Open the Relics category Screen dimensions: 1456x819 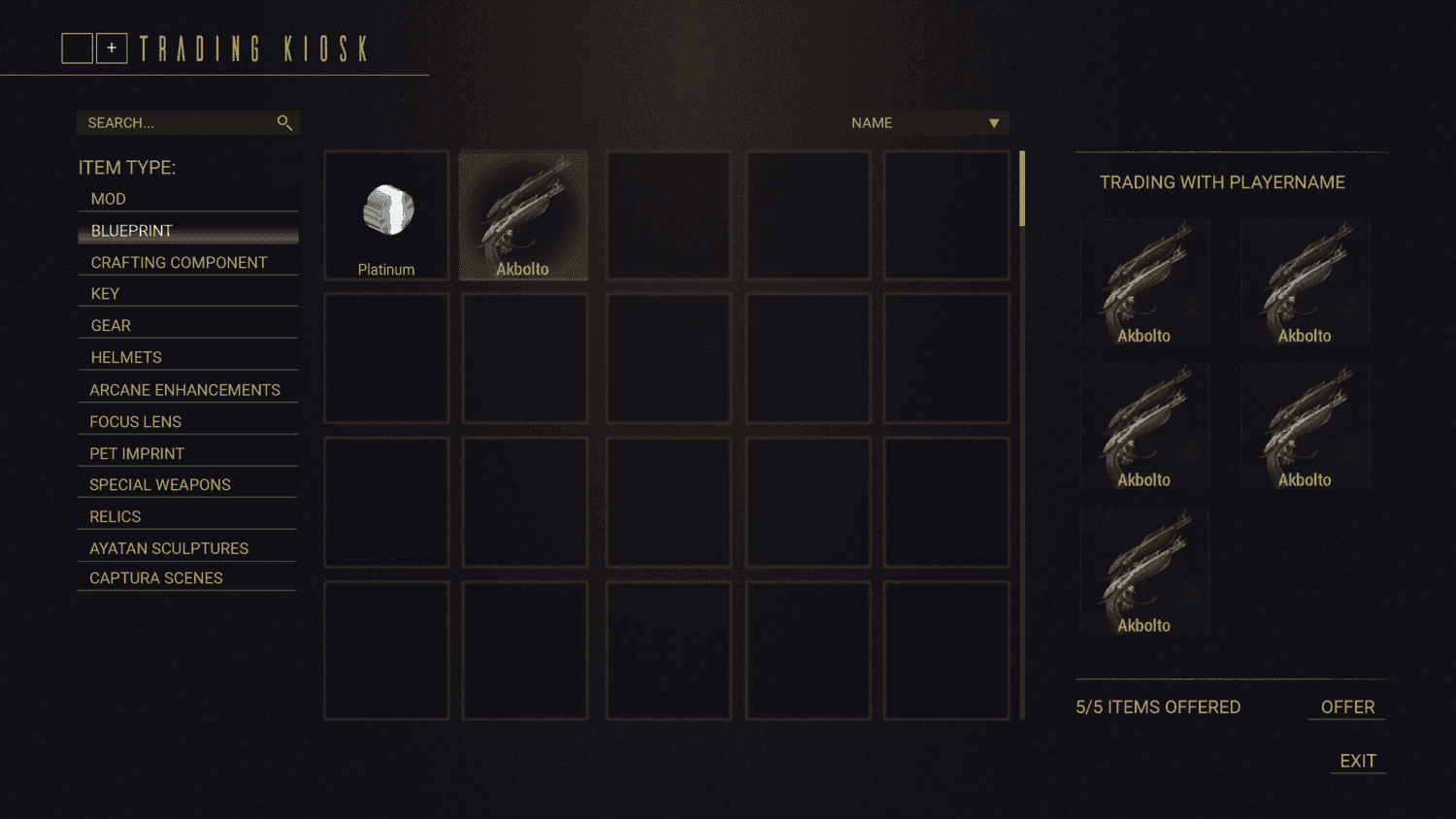[116, 517]
